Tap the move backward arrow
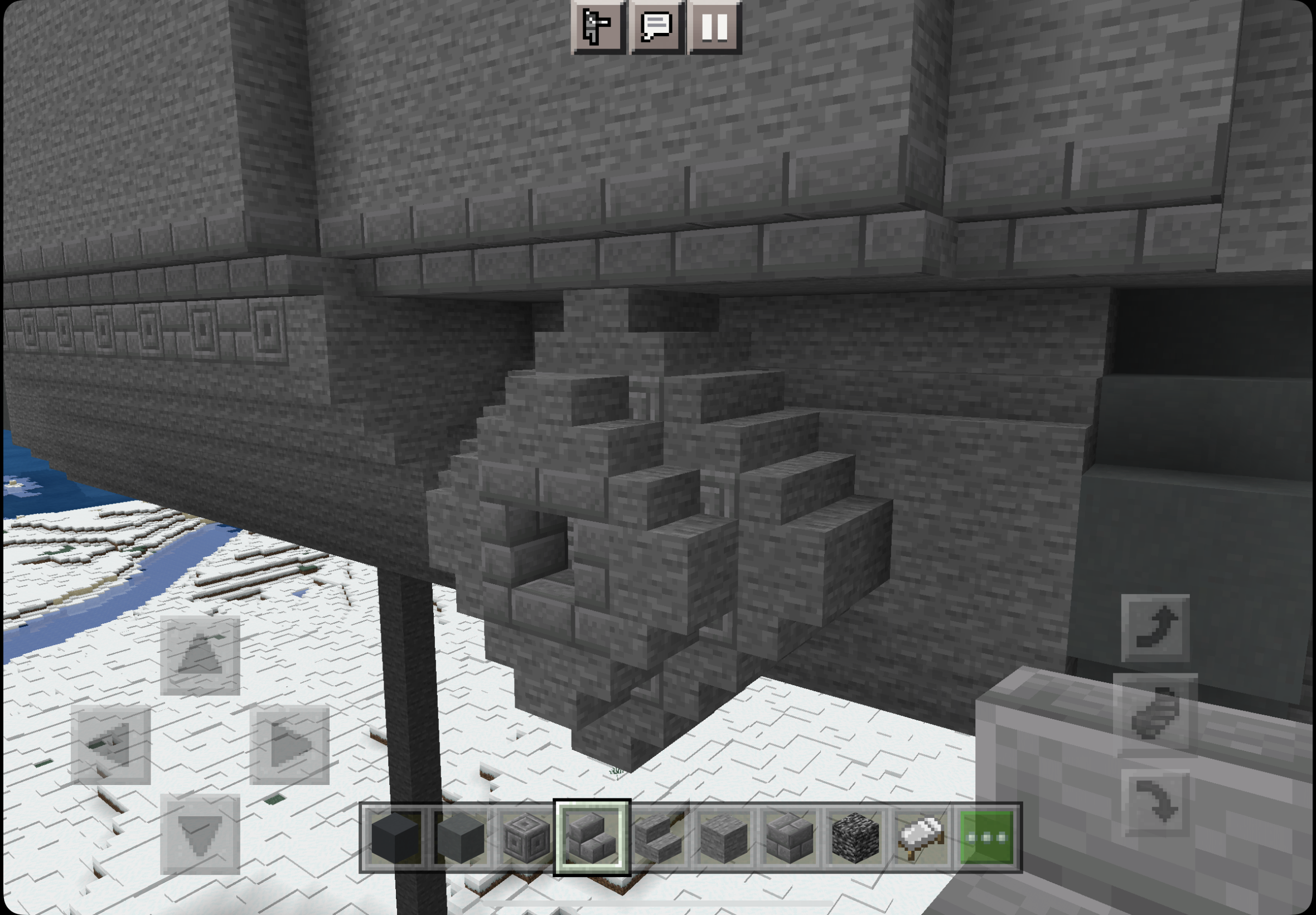The height and width of the screenshot is (915, 1316). click(x=200, y=834)
